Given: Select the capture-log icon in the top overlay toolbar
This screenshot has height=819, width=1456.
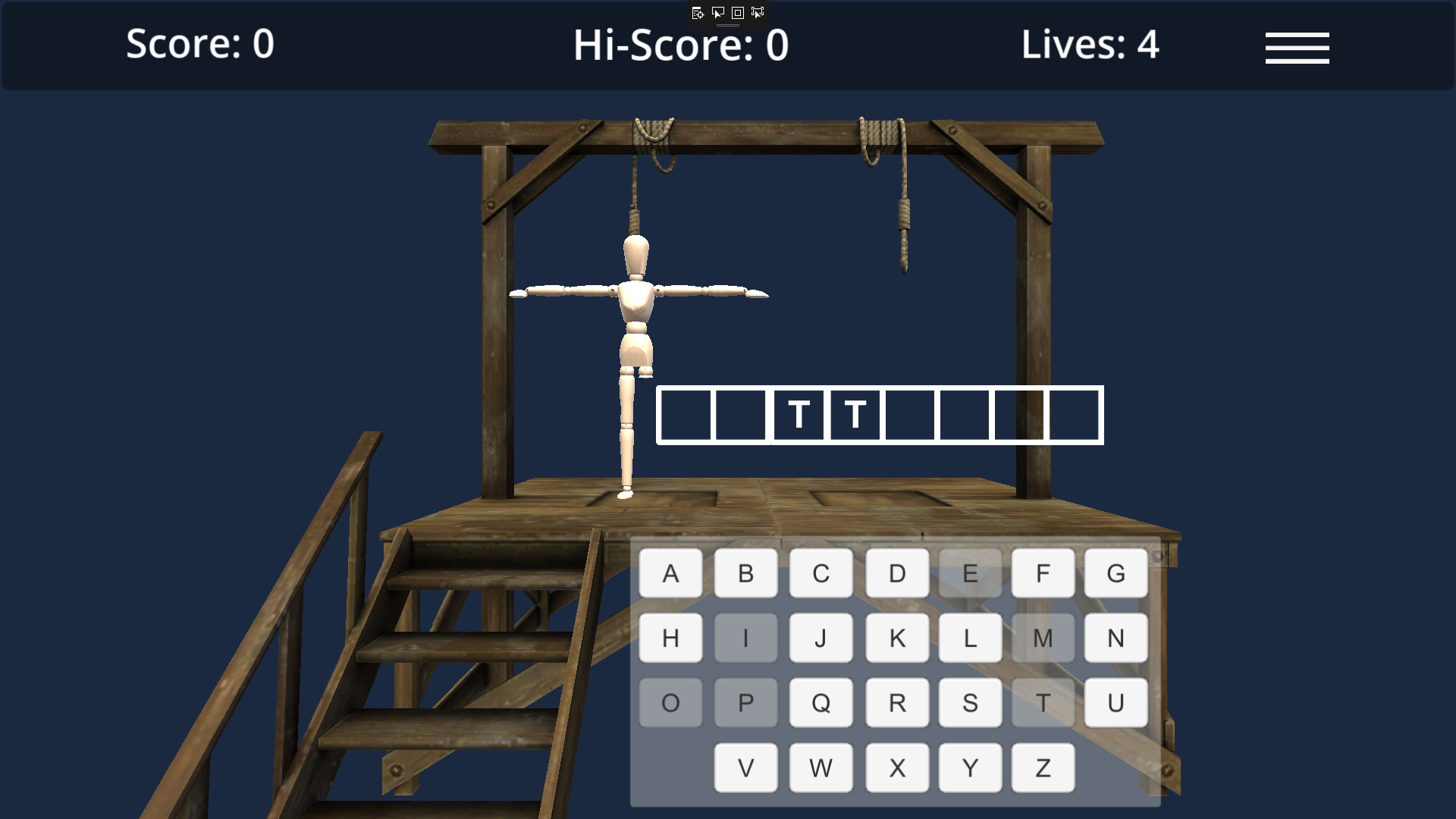Looking at the screenshot, I should pyautogui.click(x=698, y=13).
